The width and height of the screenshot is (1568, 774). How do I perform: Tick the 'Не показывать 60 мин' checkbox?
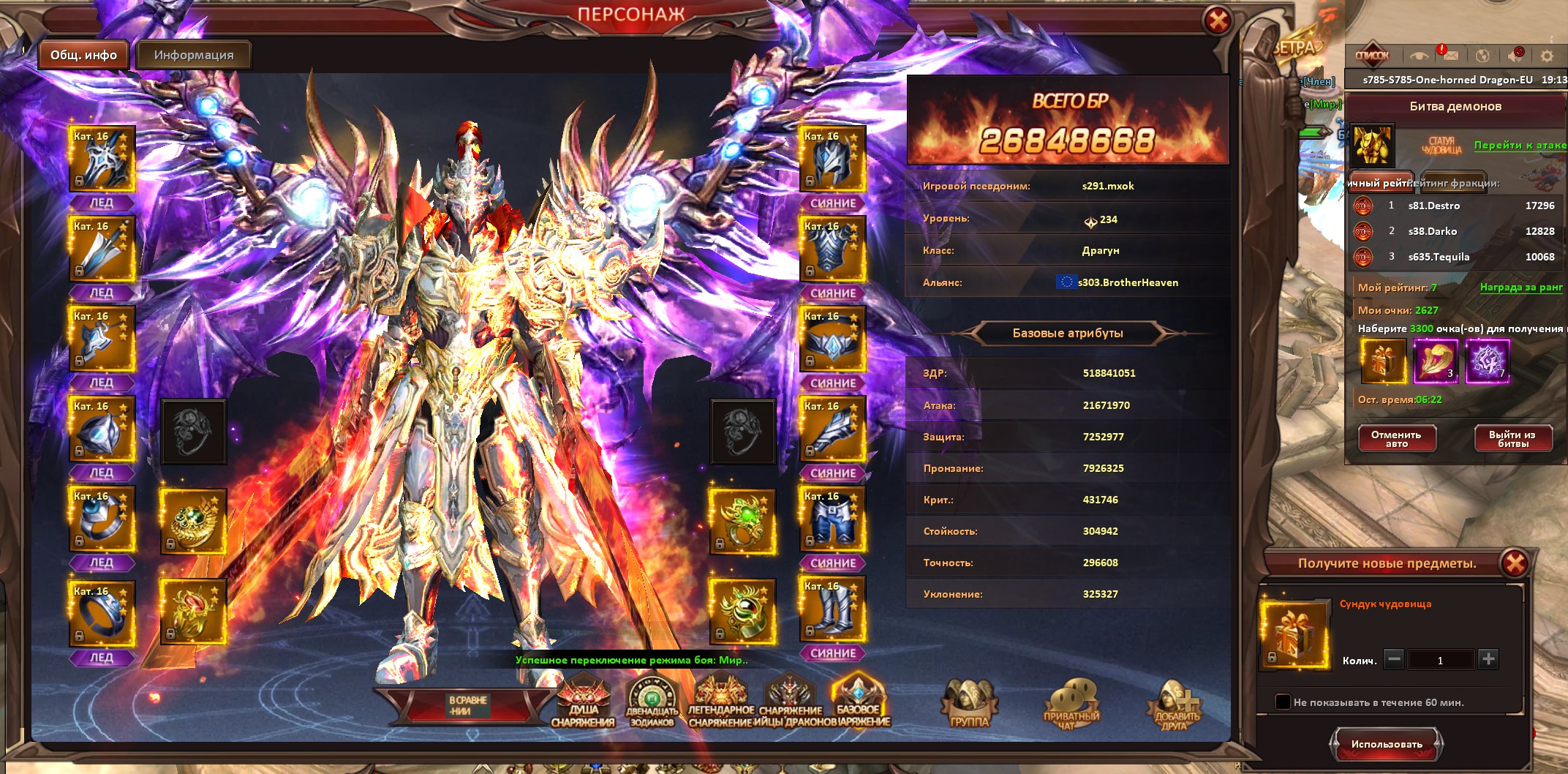(1283, 702)
